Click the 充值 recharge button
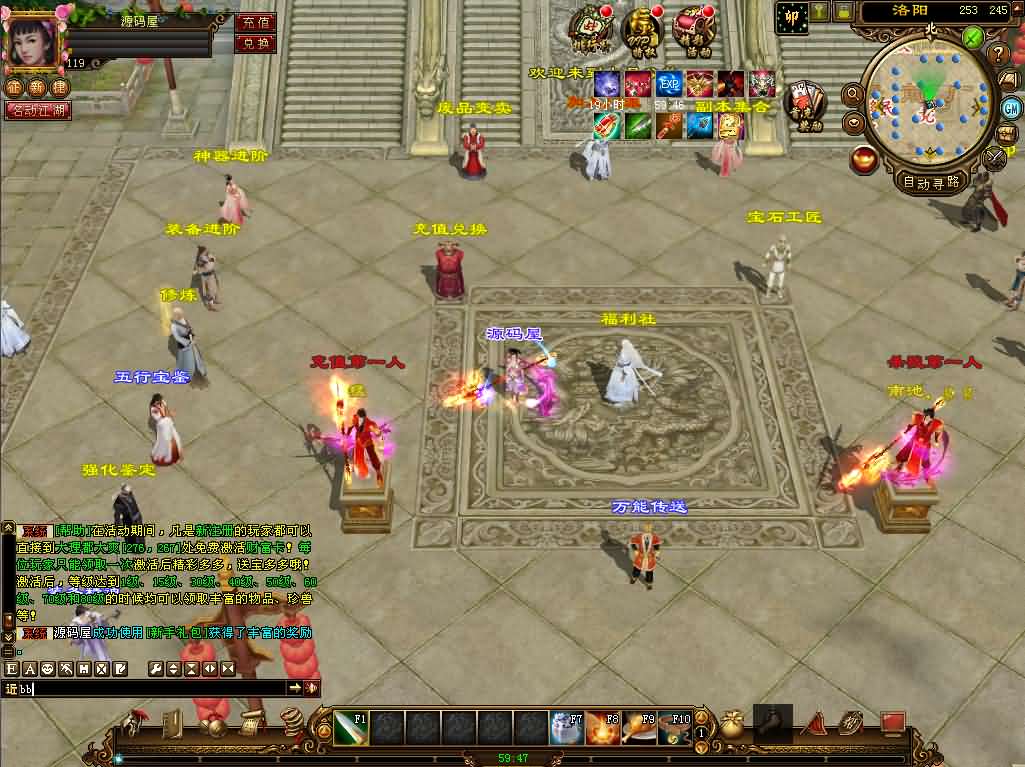Viewport: 1025px width, 767px height. 256,22
